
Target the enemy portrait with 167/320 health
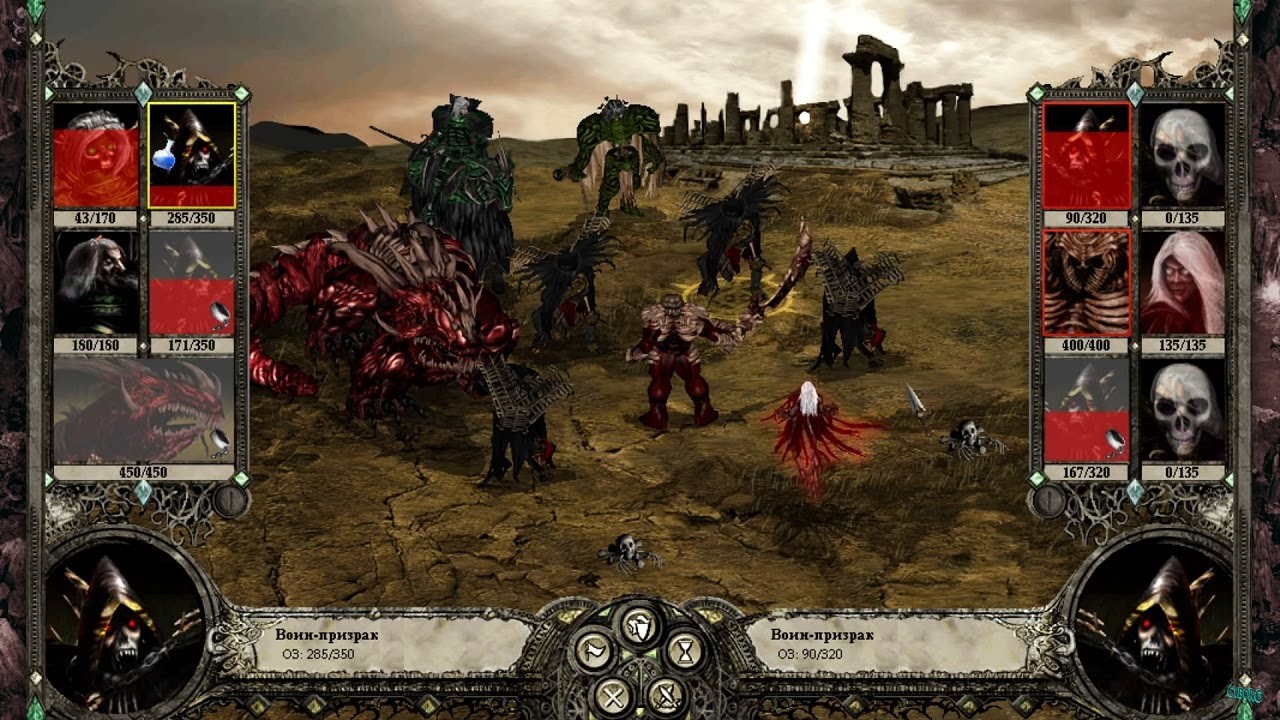[x=1087, y=411]
